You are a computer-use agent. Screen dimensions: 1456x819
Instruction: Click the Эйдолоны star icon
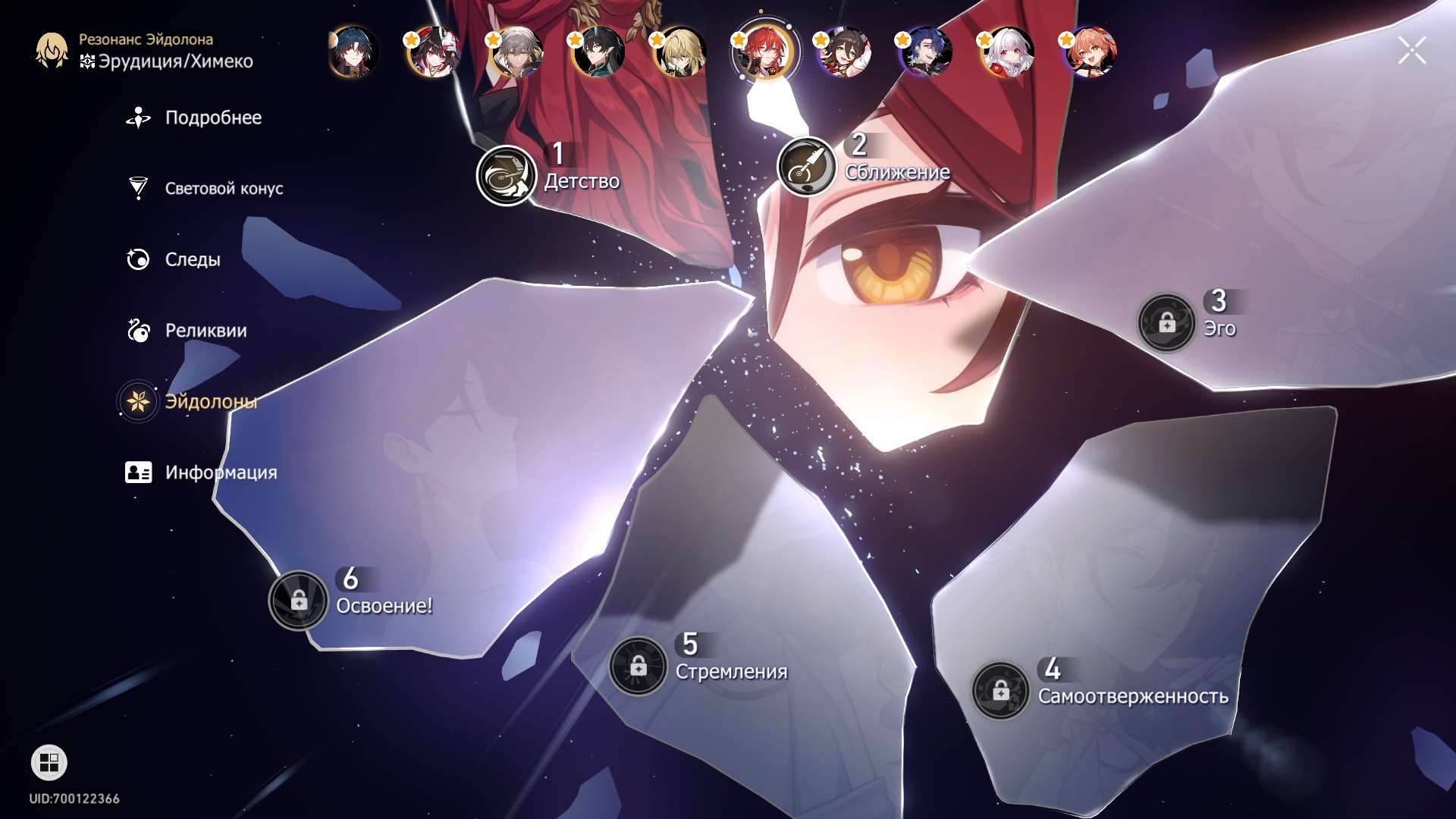click(x=137, y=401)
